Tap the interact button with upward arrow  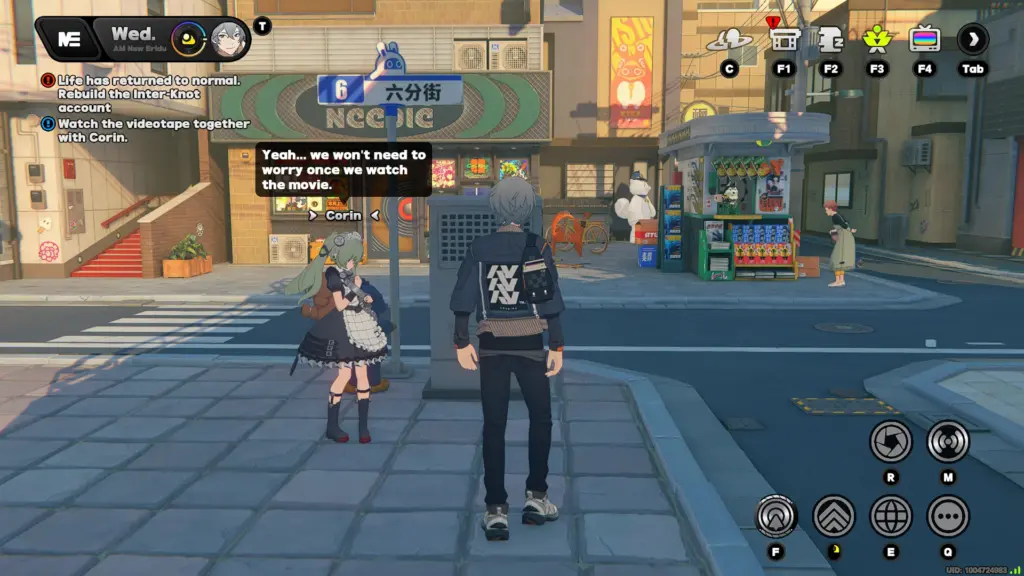coord(776,516)
